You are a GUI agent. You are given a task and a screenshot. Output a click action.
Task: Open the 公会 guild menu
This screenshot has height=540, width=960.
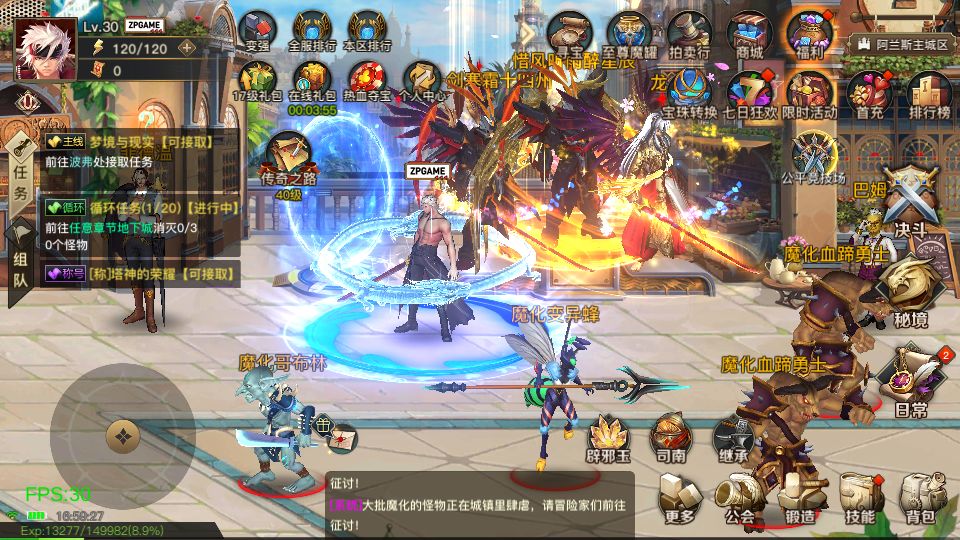click(x=740, y=497)
